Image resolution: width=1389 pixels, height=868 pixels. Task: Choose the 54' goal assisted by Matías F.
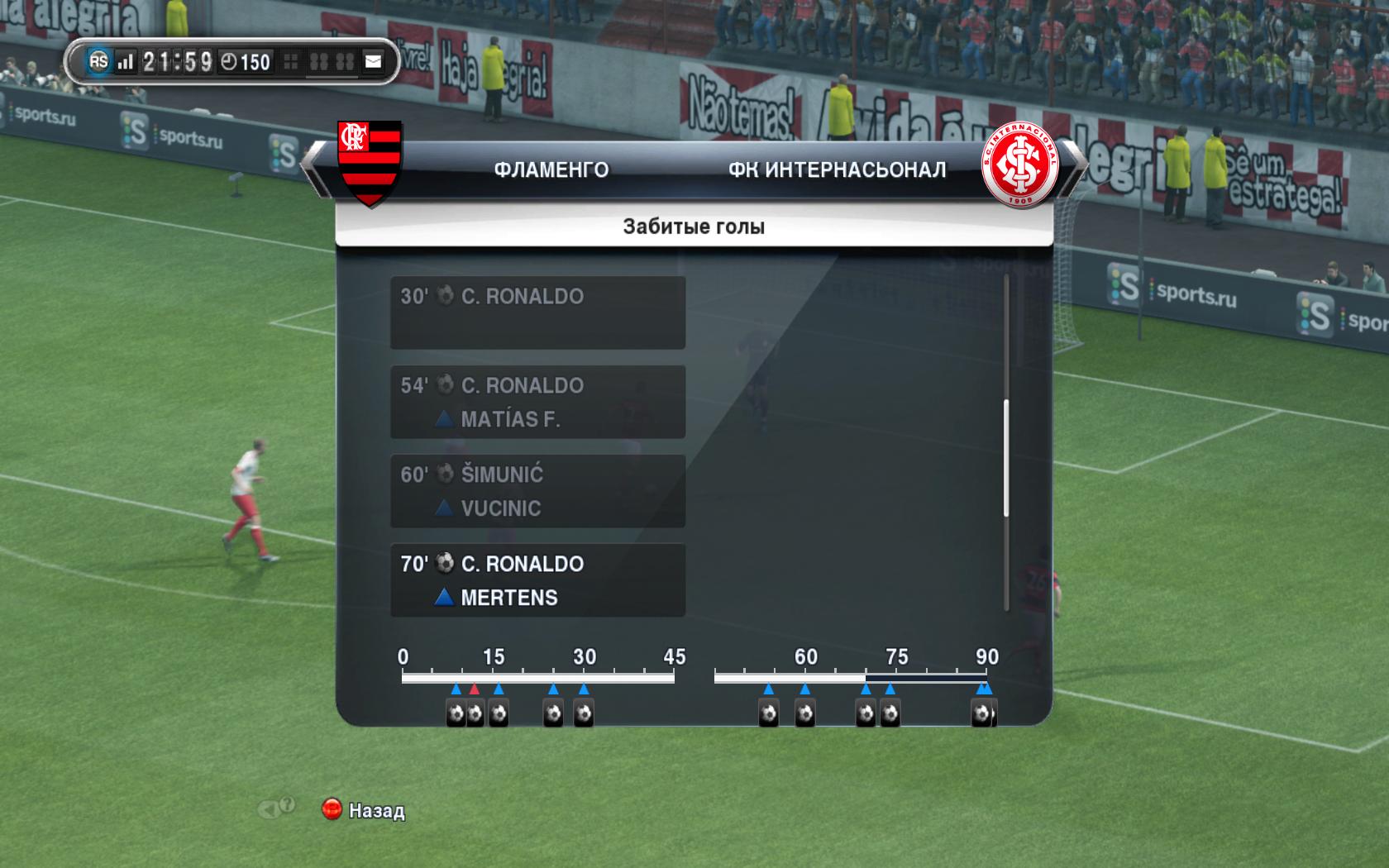(537, 402)
